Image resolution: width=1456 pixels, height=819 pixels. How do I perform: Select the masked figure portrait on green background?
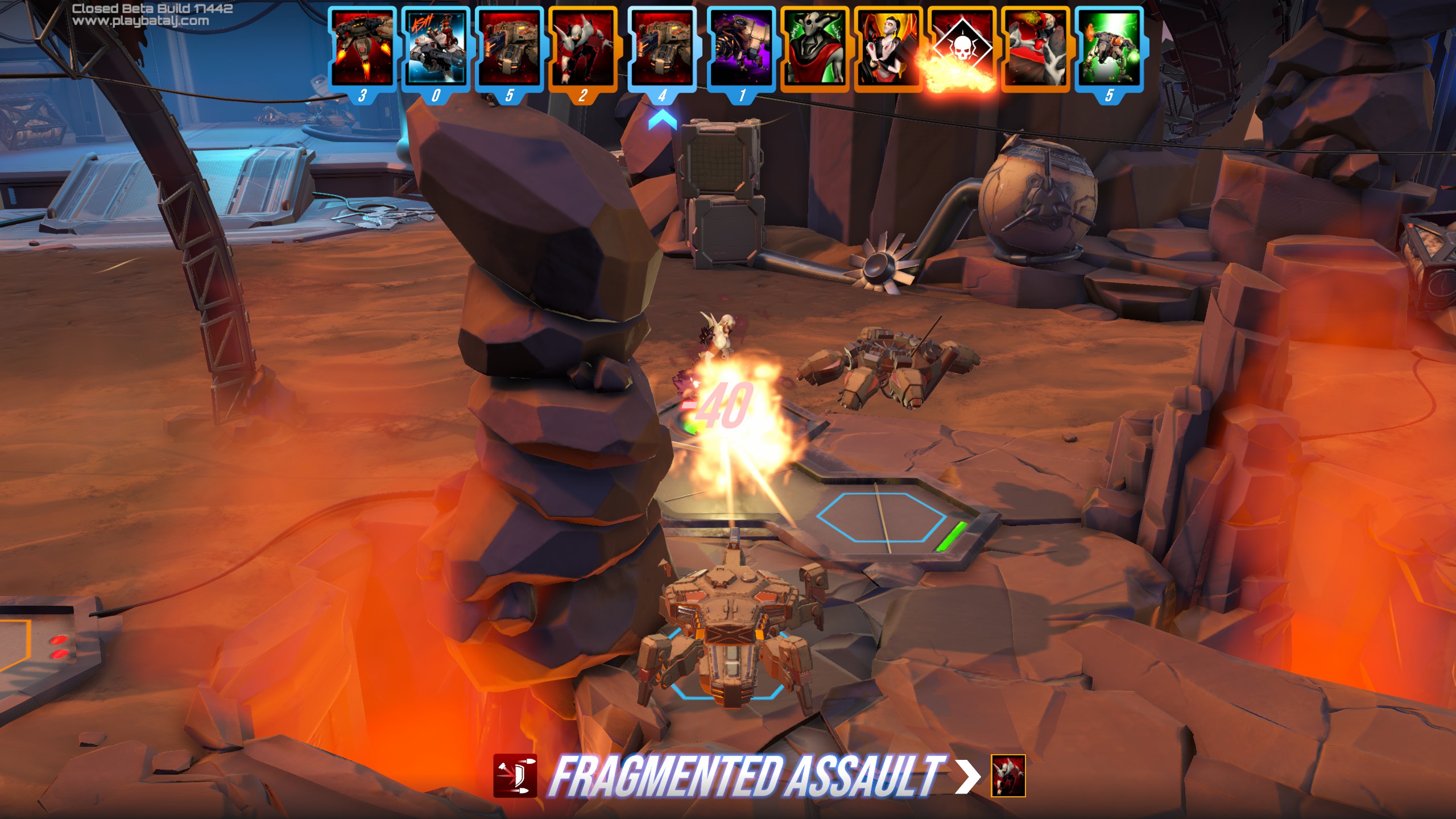click(814, 49)
